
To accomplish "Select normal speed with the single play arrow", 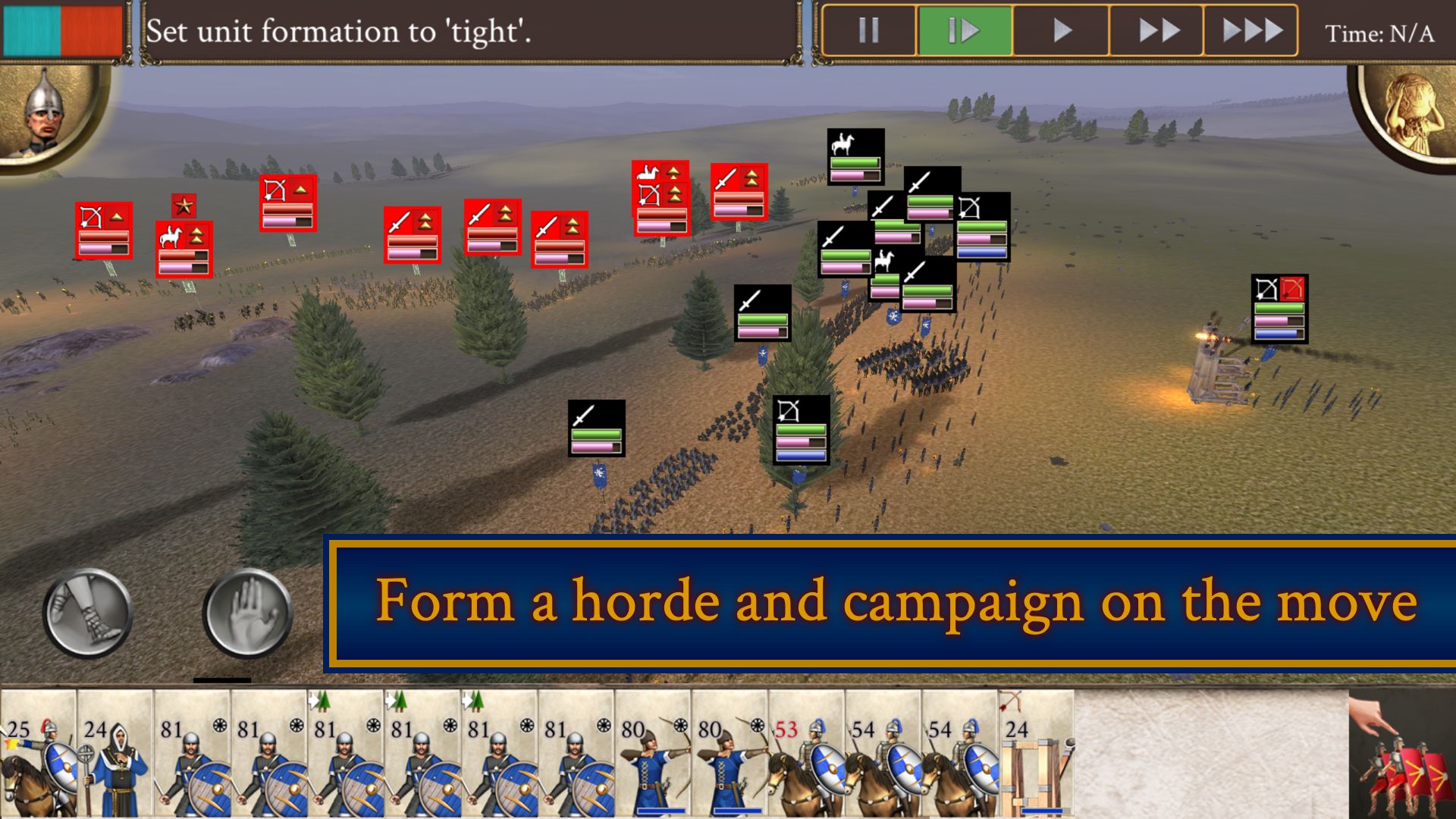I will pyautogui.click(x=1059, y=32).
